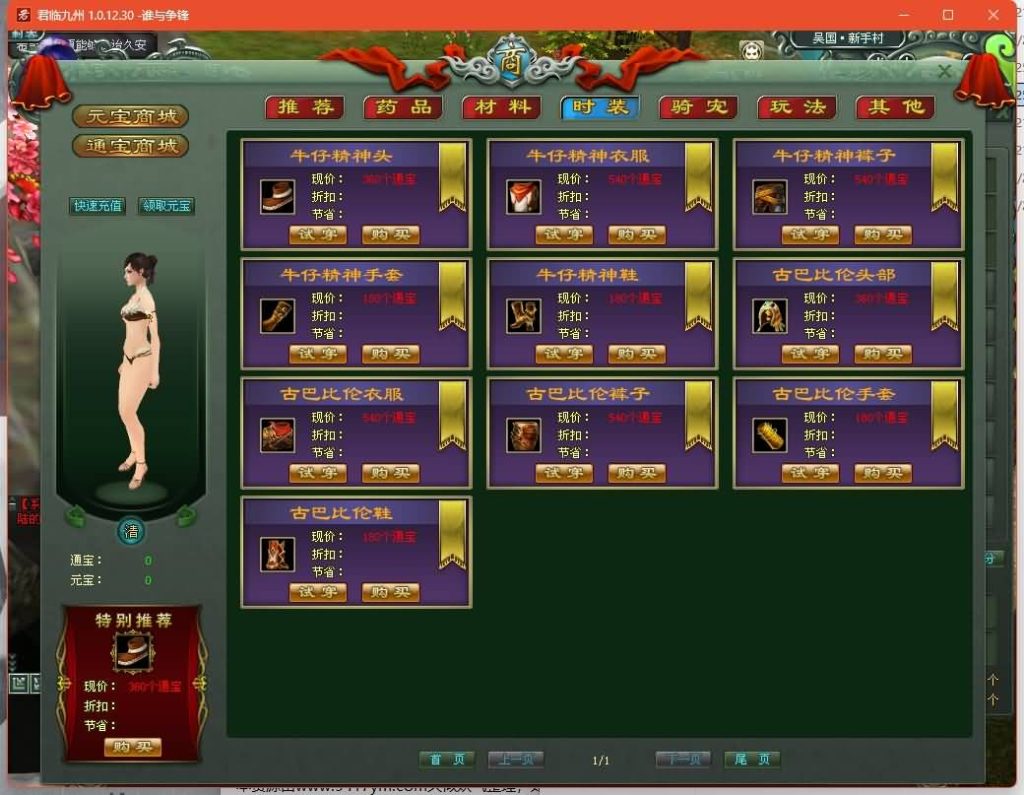The height and width of the screenshot is (795, 1024).
Task: Reset the preview with the 清 button
Action: [131, 531]
